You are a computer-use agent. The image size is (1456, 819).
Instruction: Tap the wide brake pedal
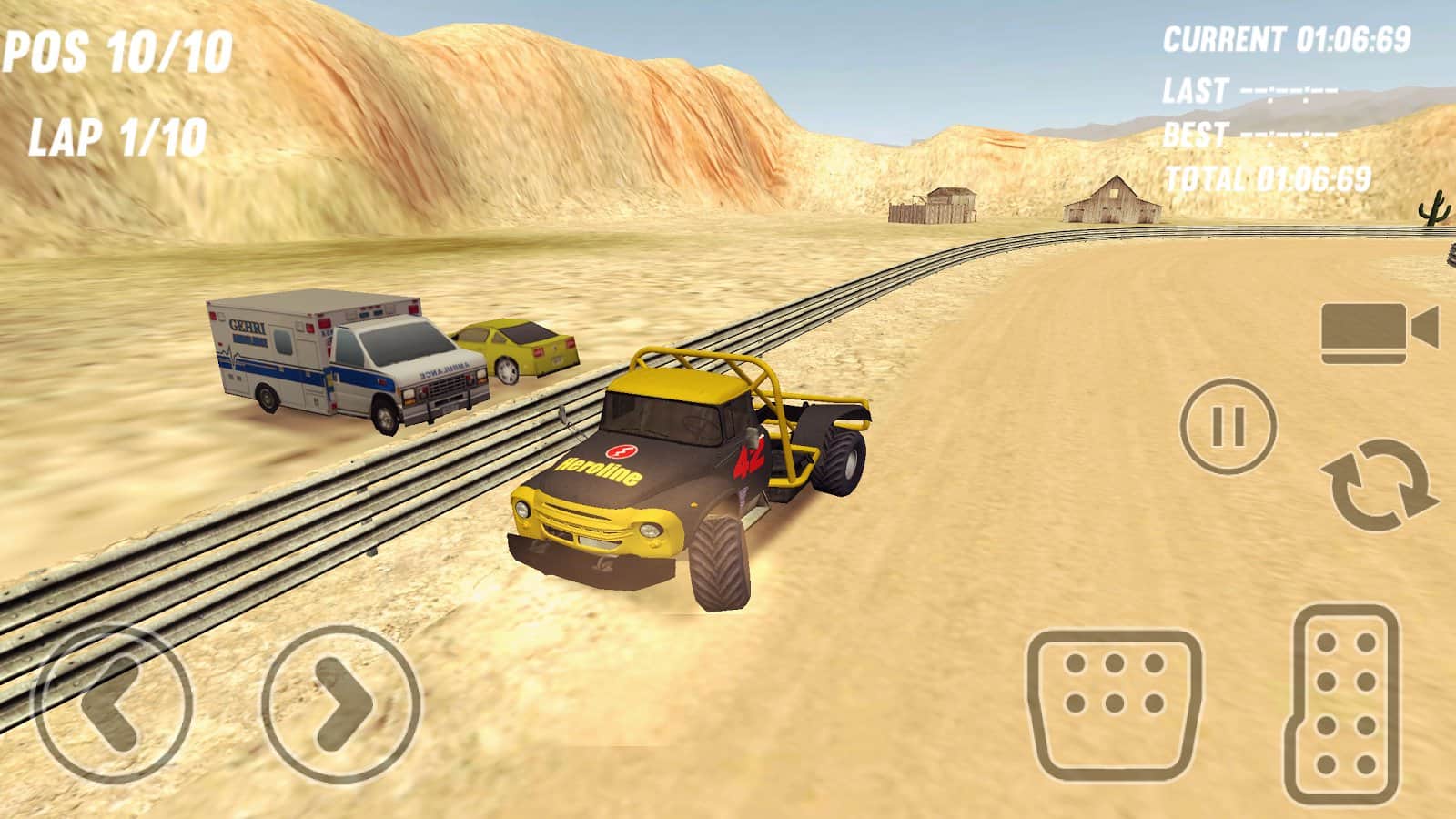(x=1115, y=704)
